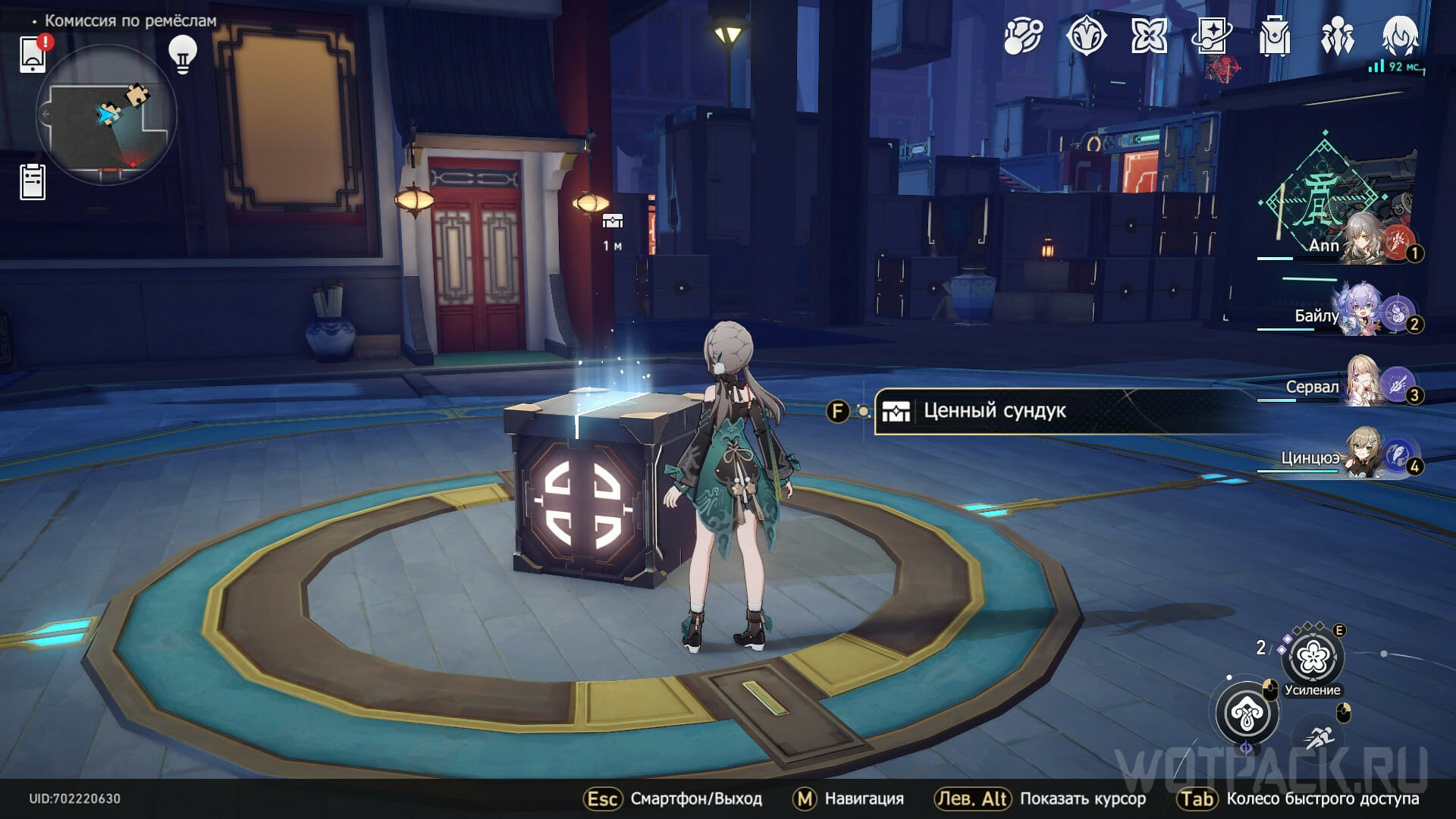Toggle the sprint running icon
The image size is (1456, 819).
tap(1321, 736)
